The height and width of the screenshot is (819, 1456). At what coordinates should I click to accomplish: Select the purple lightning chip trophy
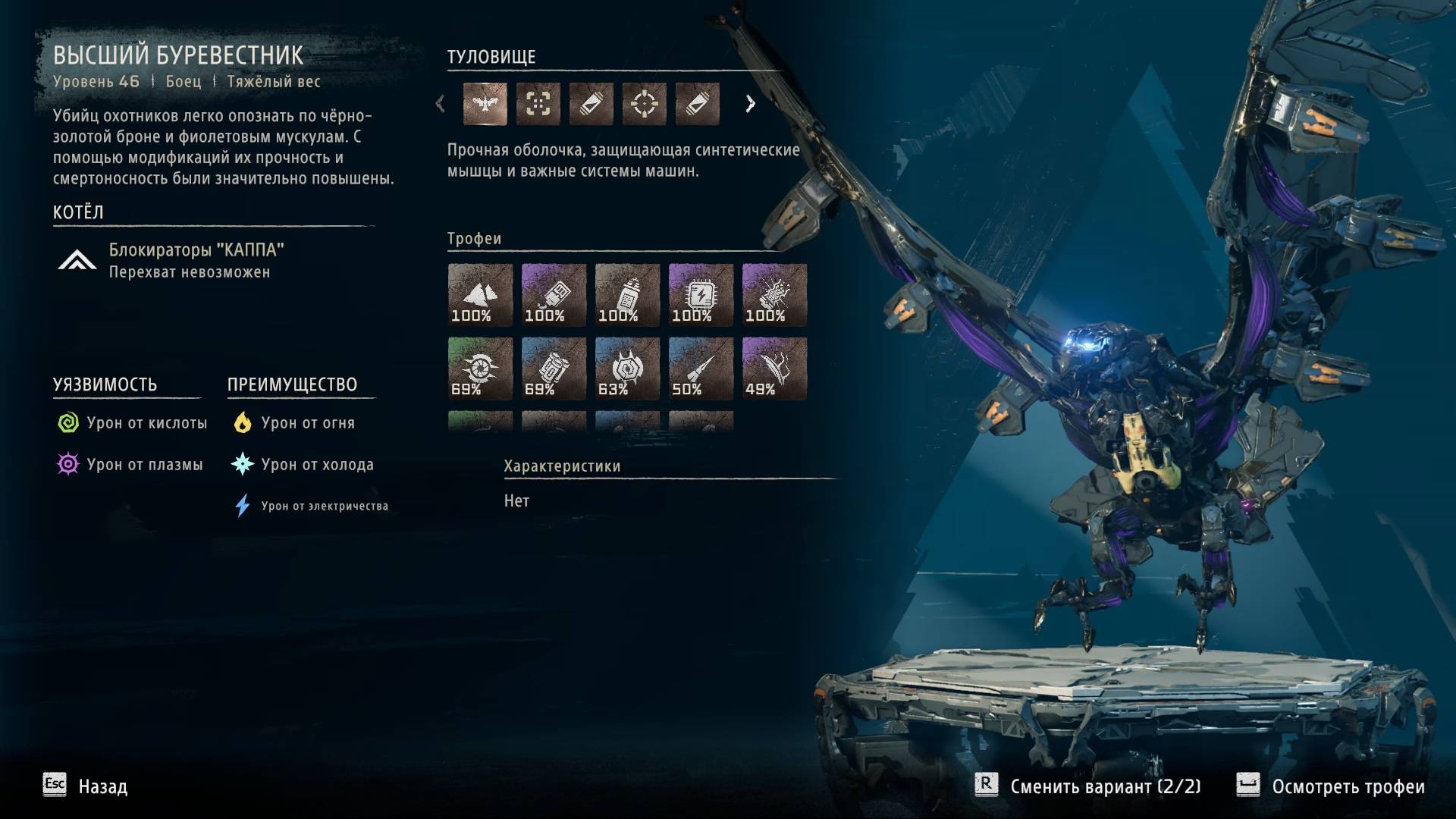click(x=701, y=295)
